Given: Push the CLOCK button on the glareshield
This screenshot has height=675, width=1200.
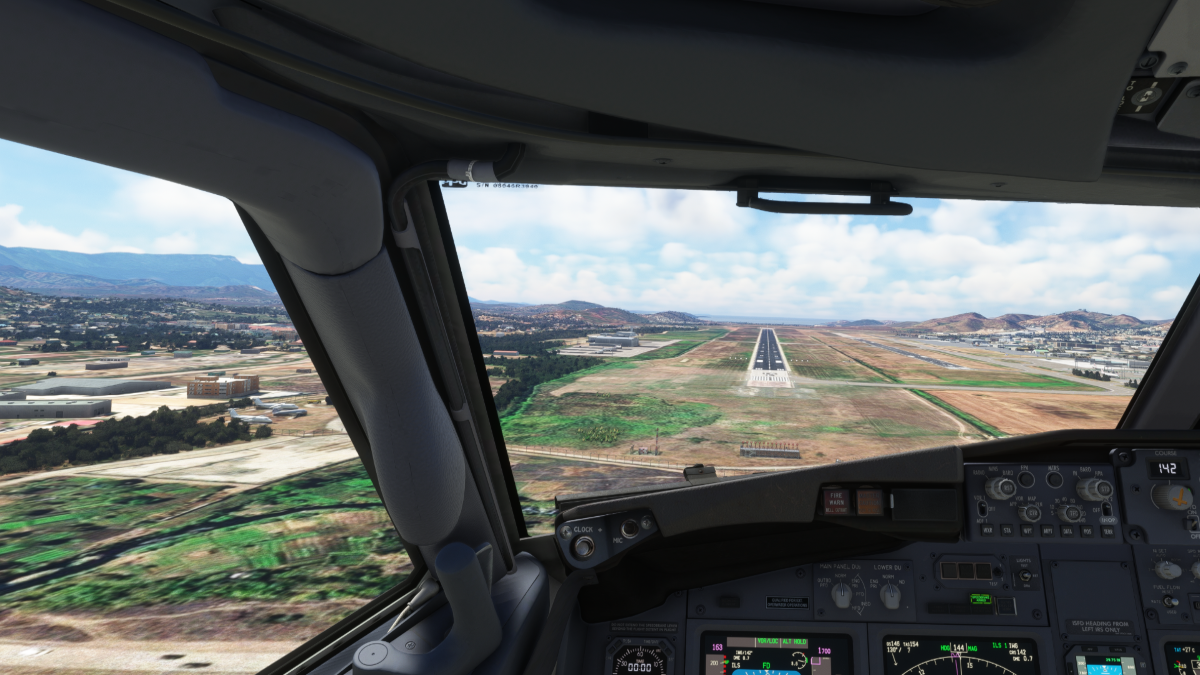Looking at the screenshot, I should [583, 546].
